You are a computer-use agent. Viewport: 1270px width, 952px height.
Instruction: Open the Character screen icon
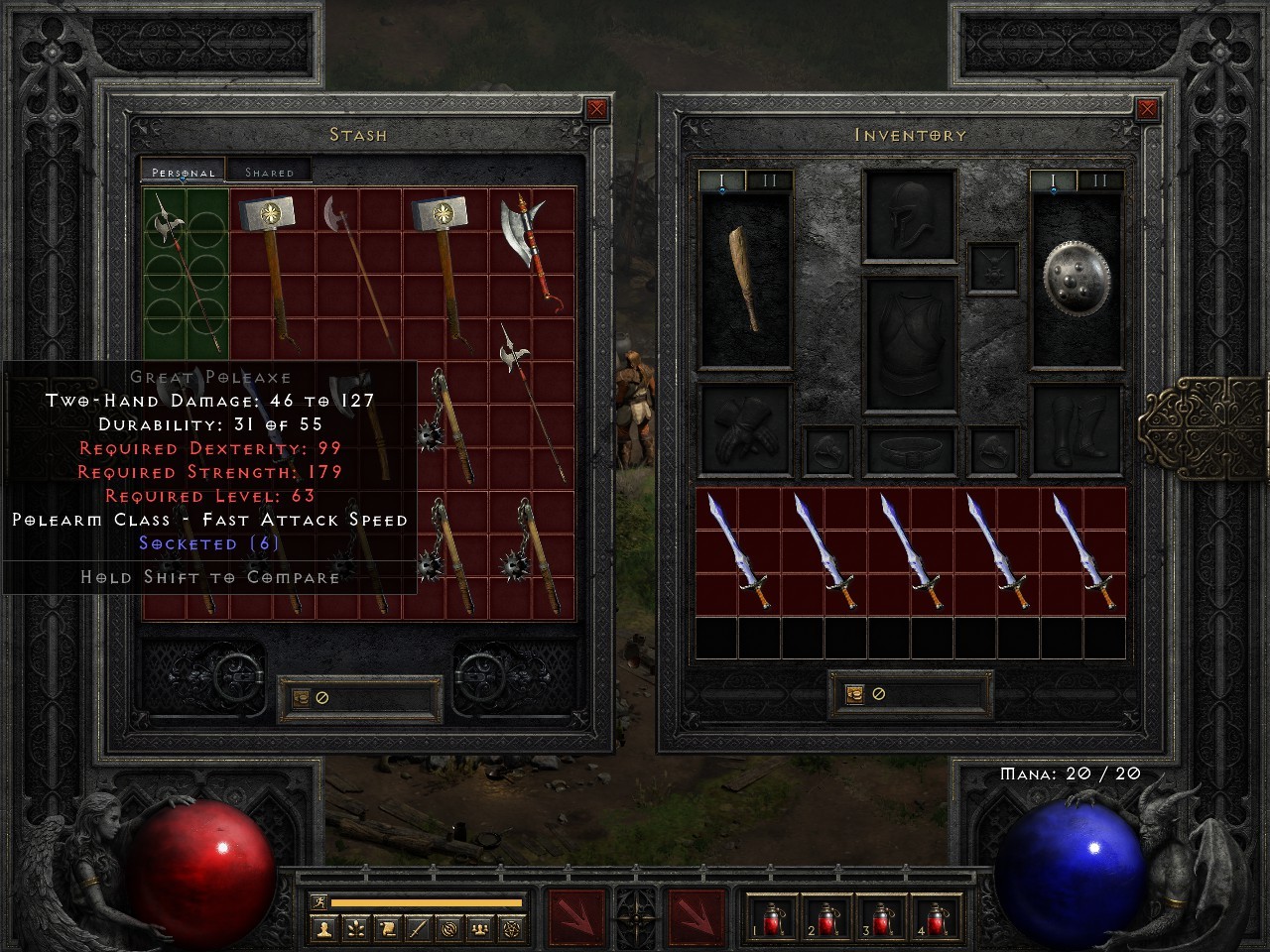click(x=323, y=929)
